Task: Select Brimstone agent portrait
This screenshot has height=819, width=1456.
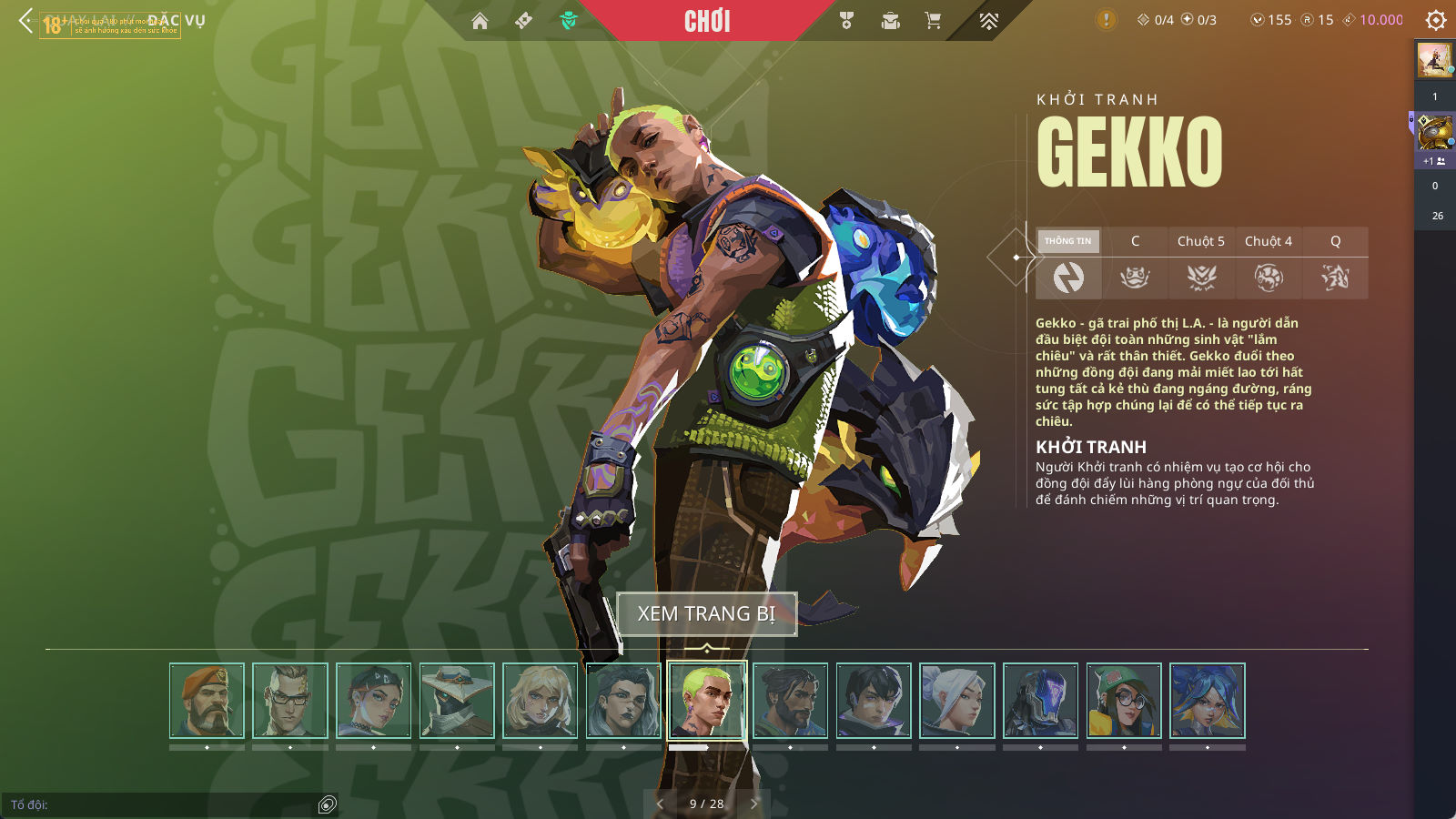Action: pyautogui.click(x=207, y=701)
